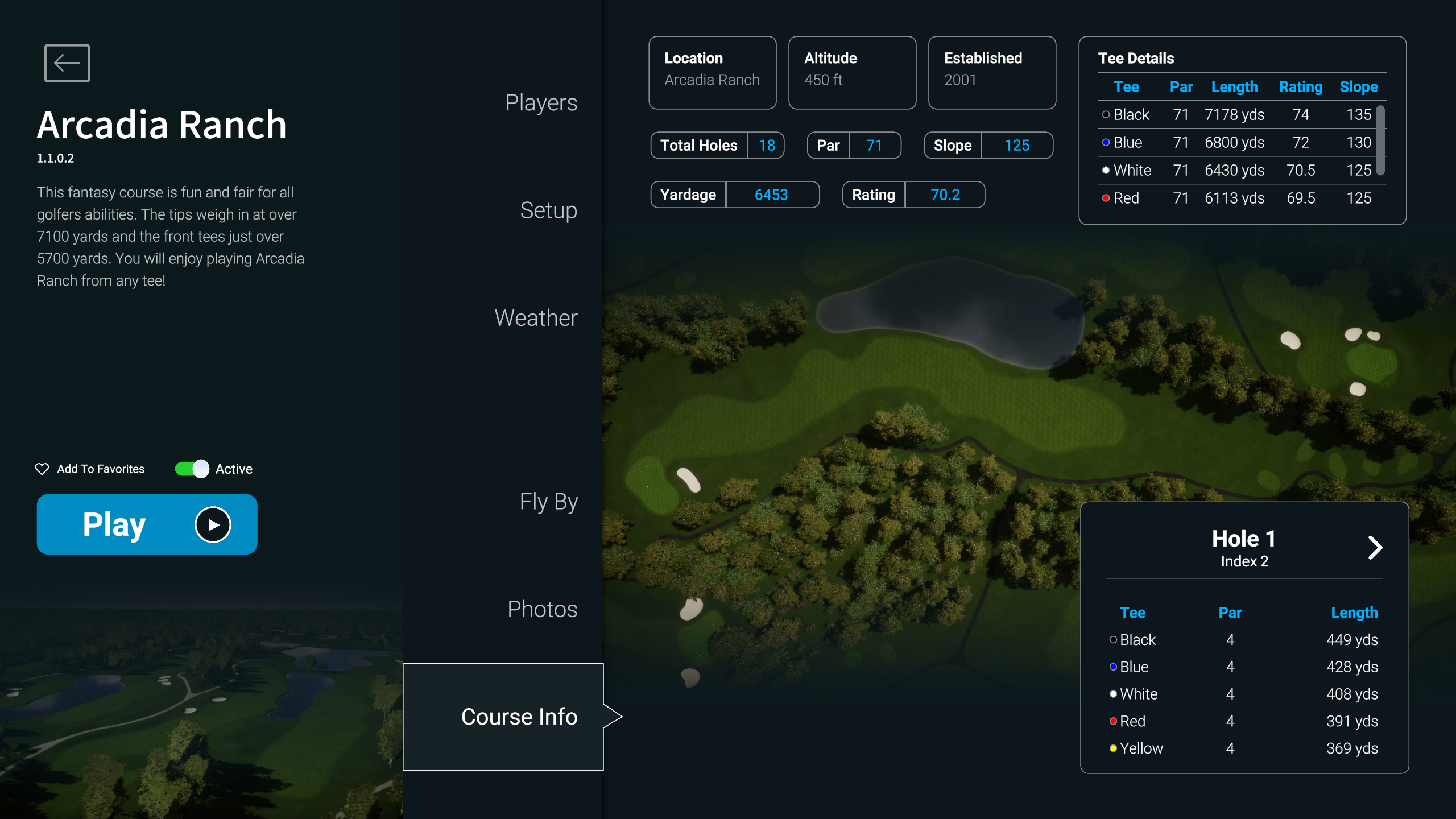Open the Players tab
This screenshot has width=1456, height=819.
pos(541,103)
